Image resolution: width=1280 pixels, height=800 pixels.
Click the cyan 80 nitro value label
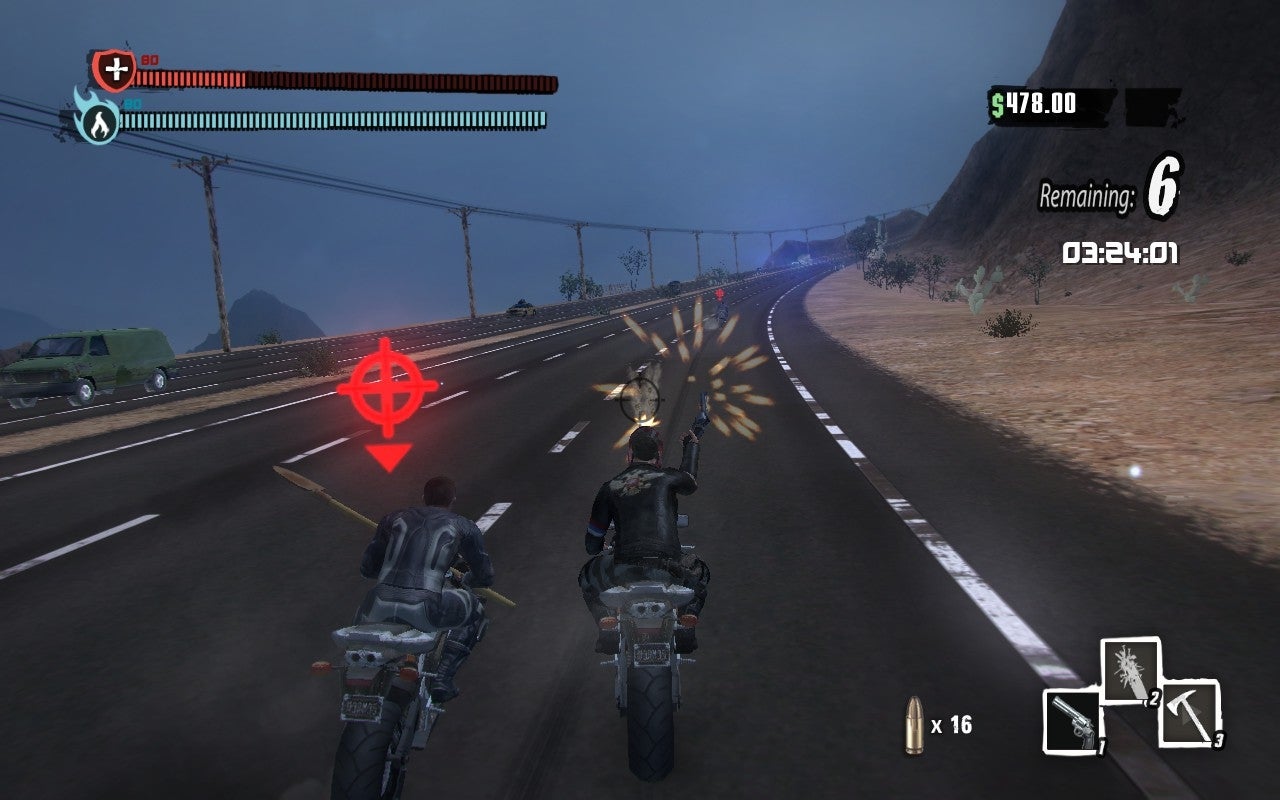(x=132, y=104)
